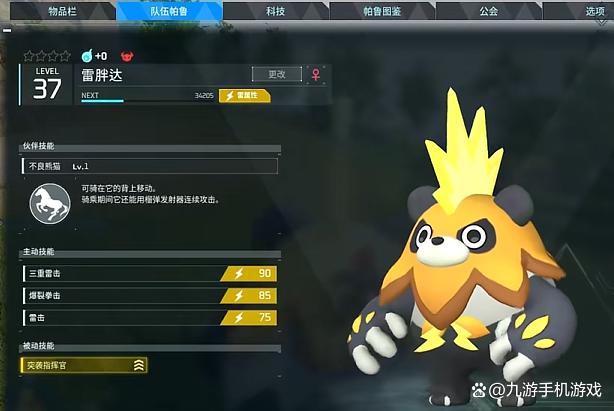Select the 三重雷击 active skill row

point(148,273)
